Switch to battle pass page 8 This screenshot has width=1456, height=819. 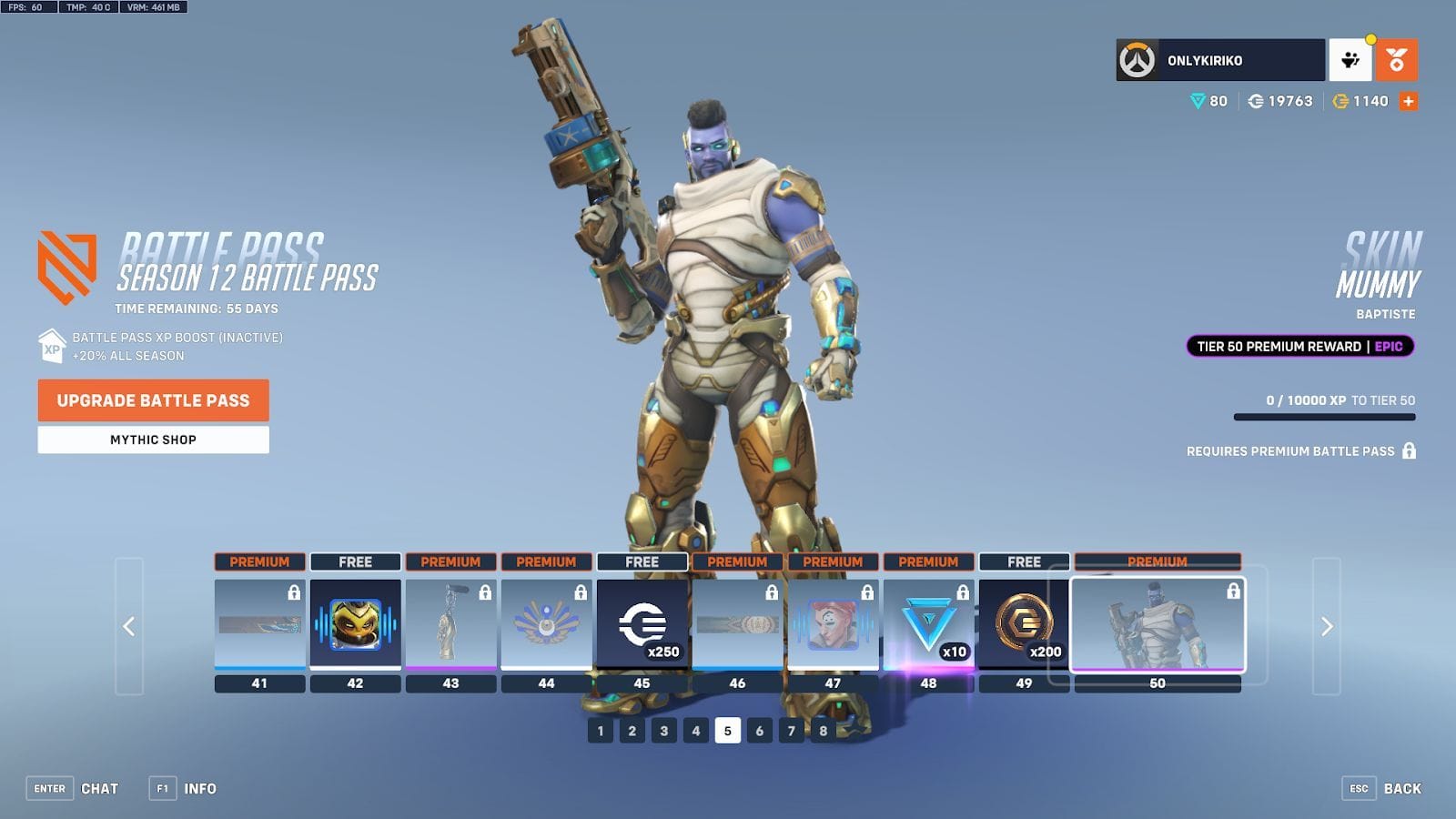(x=822, y=730)
